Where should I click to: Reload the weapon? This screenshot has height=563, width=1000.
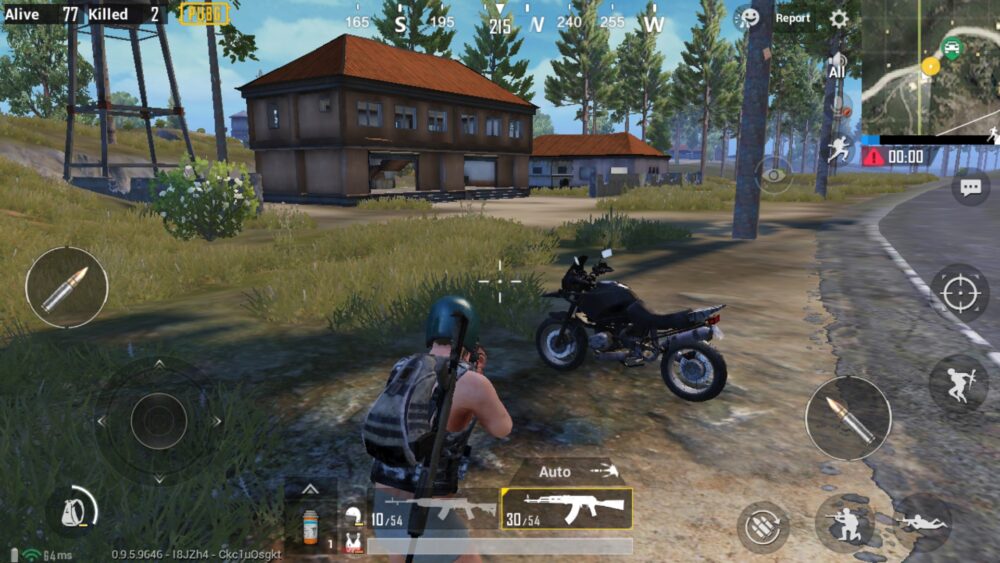pos(763,526)
